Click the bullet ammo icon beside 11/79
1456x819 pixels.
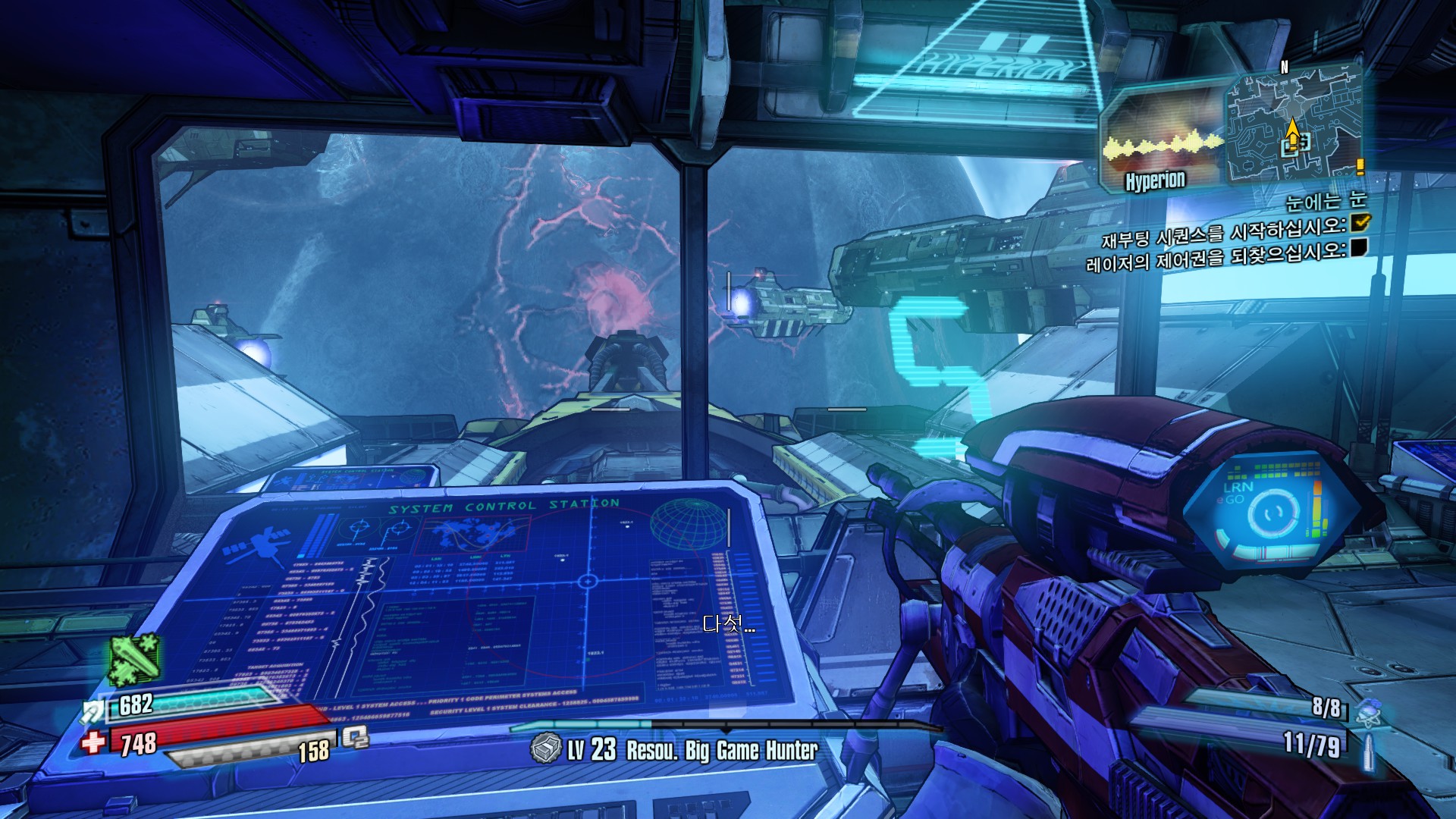(1368, 751)
